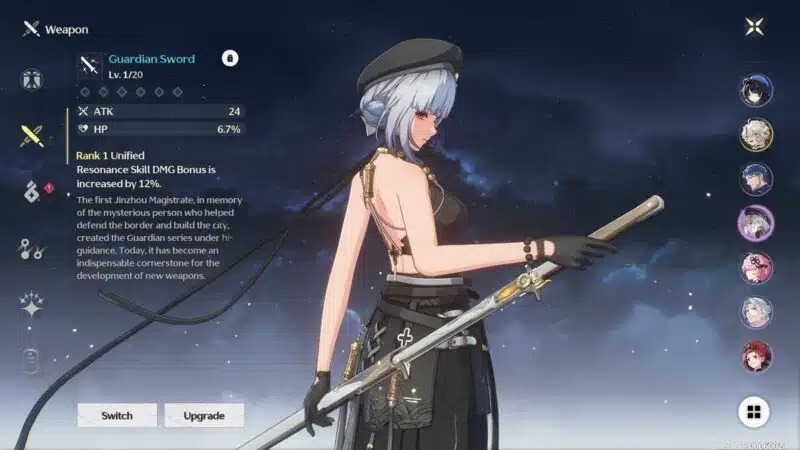800x450 pixels.
Task: Open the four-square grid resonator list button
Action: [754, 411]
